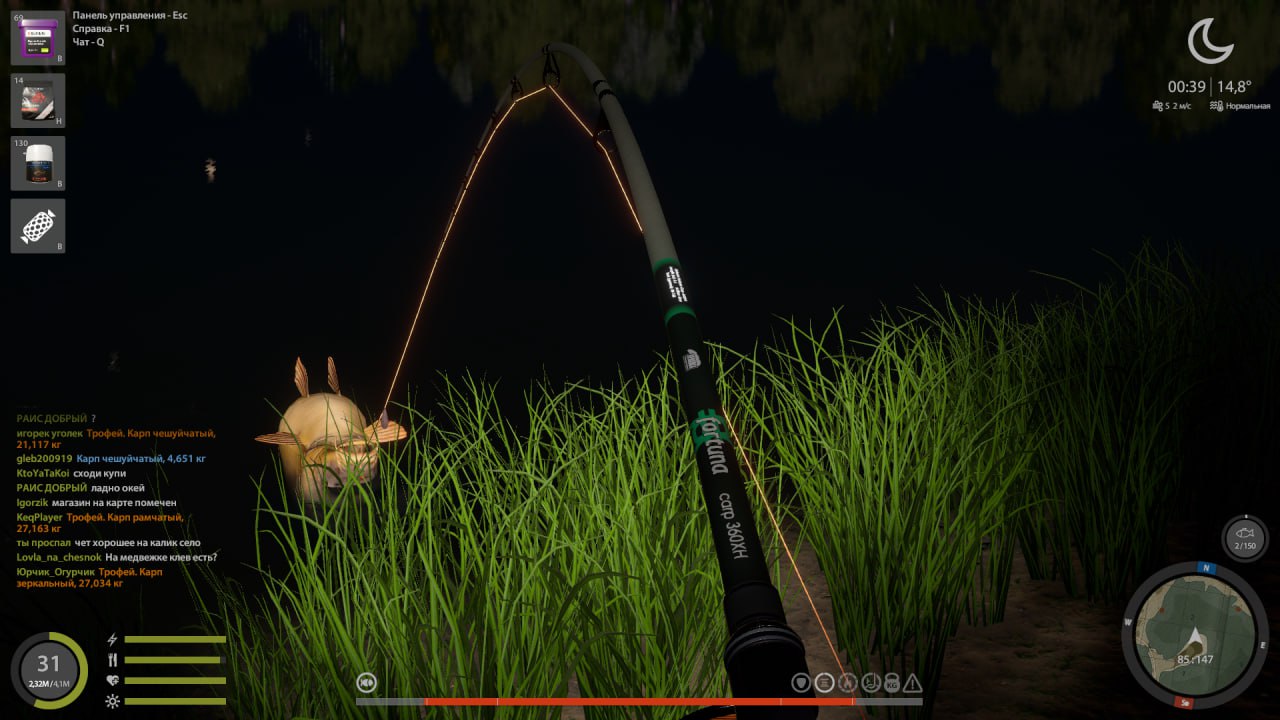Click the fish icon above tension bar
Image resolution: width=1280 pixels, height=720 pixels.
(x=368, y=683)
